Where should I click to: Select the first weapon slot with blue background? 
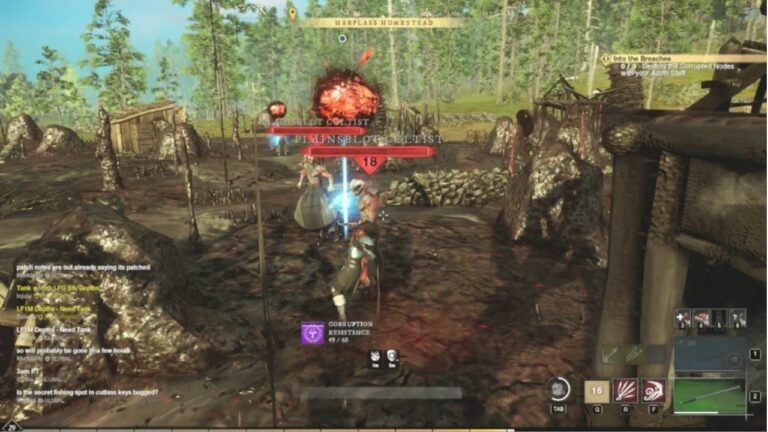(x=709, y=354)
